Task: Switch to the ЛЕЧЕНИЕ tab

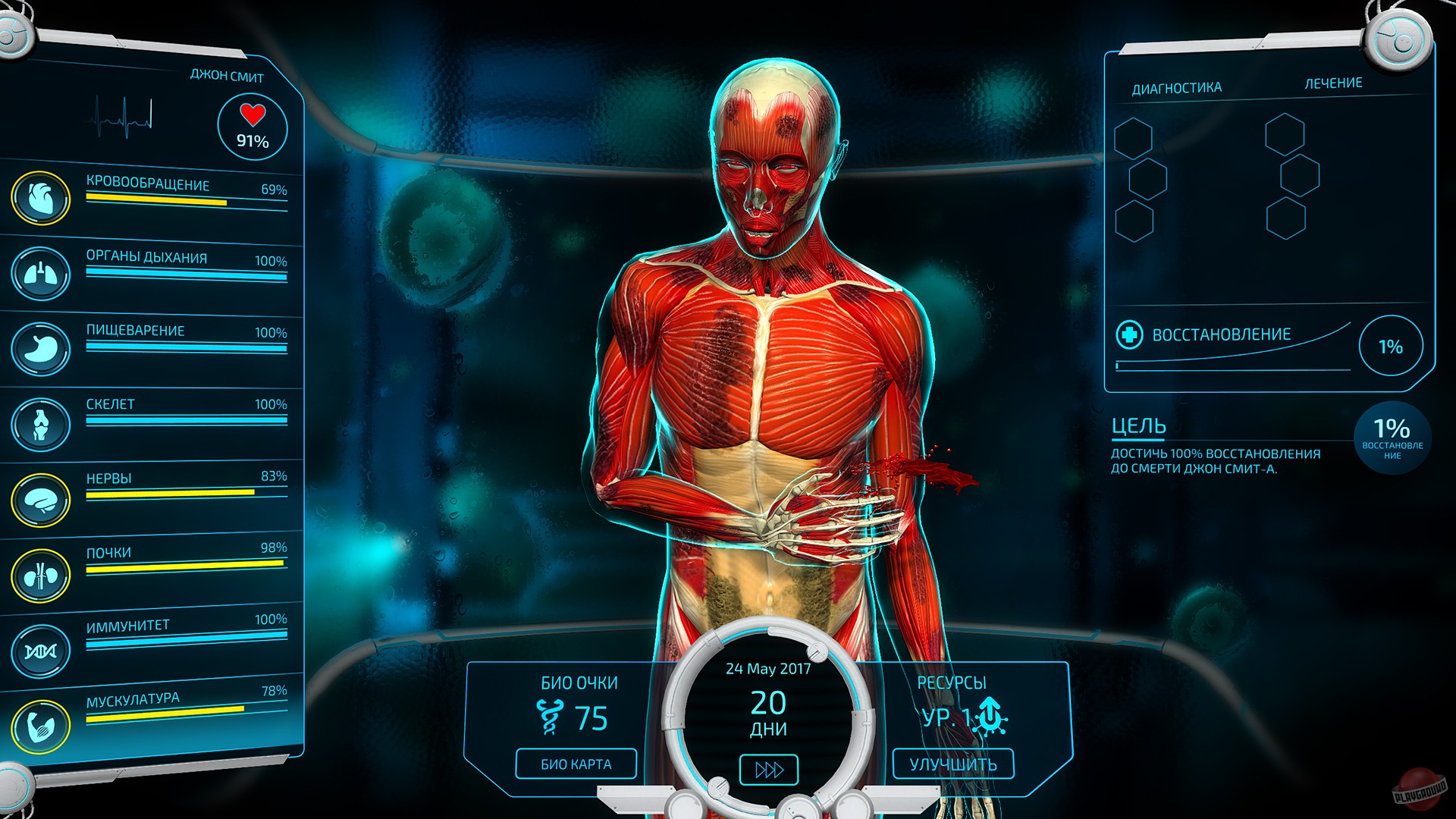Action: pos(1334,83)
